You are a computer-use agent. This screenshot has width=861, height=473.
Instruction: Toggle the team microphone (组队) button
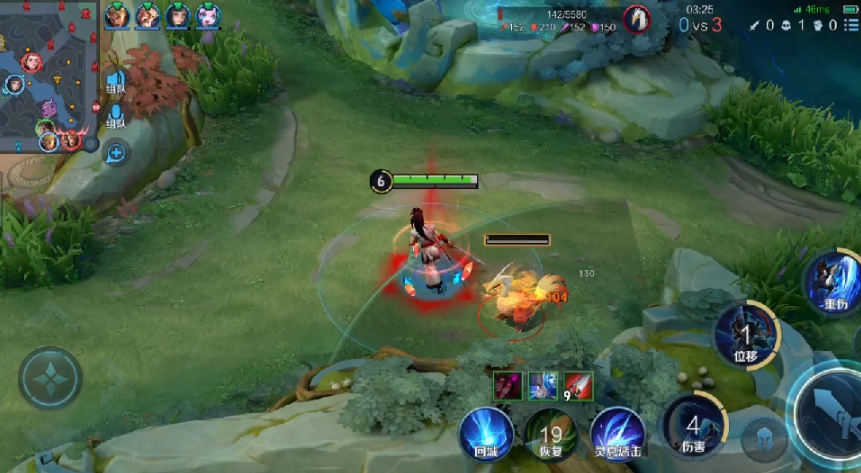pyautogui.click(x=116, y=113)
